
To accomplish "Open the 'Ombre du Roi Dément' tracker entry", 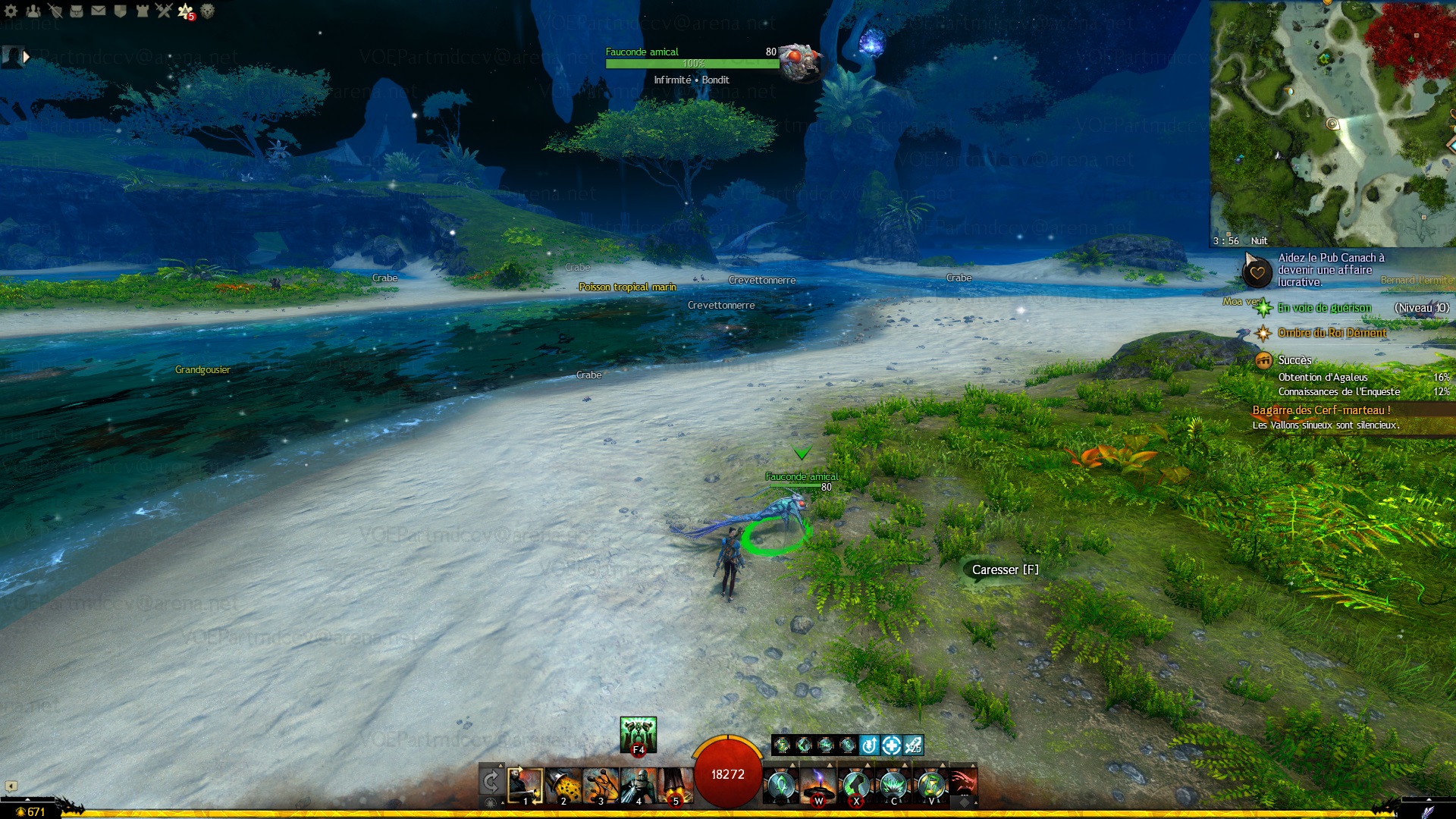I will pyautogui.click(x=1332, y=333).
